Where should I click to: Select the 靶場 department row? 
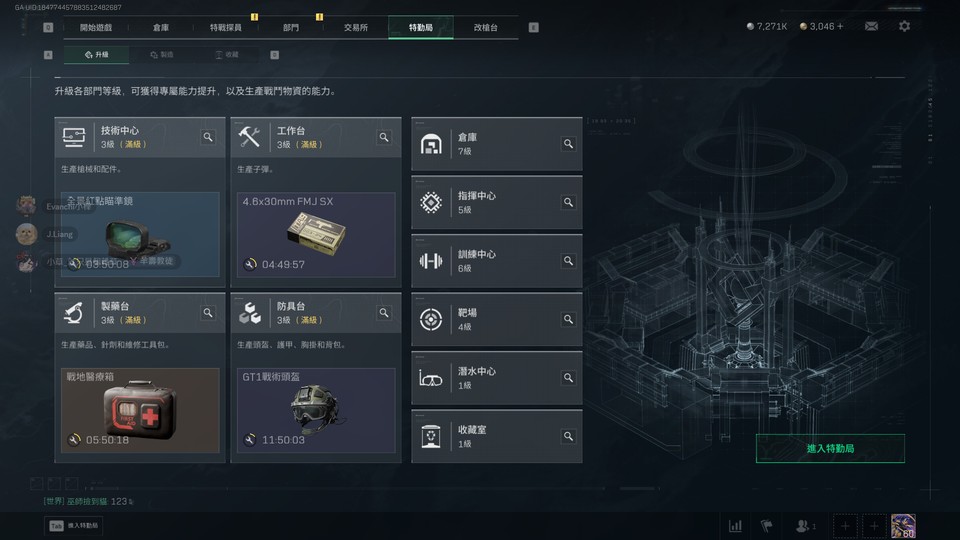pos(496,319)
